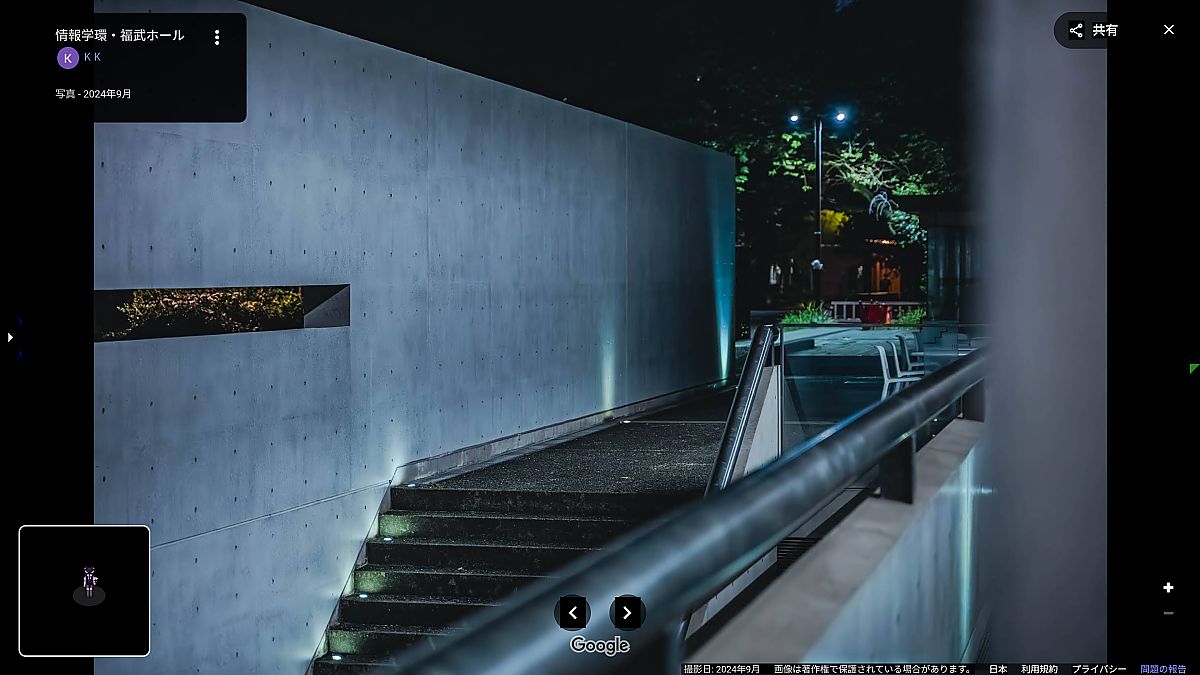This screenshot has height=675, width=1200.
Task: Report a problem via 問題の報告
Action: [x=1163, y=669]
